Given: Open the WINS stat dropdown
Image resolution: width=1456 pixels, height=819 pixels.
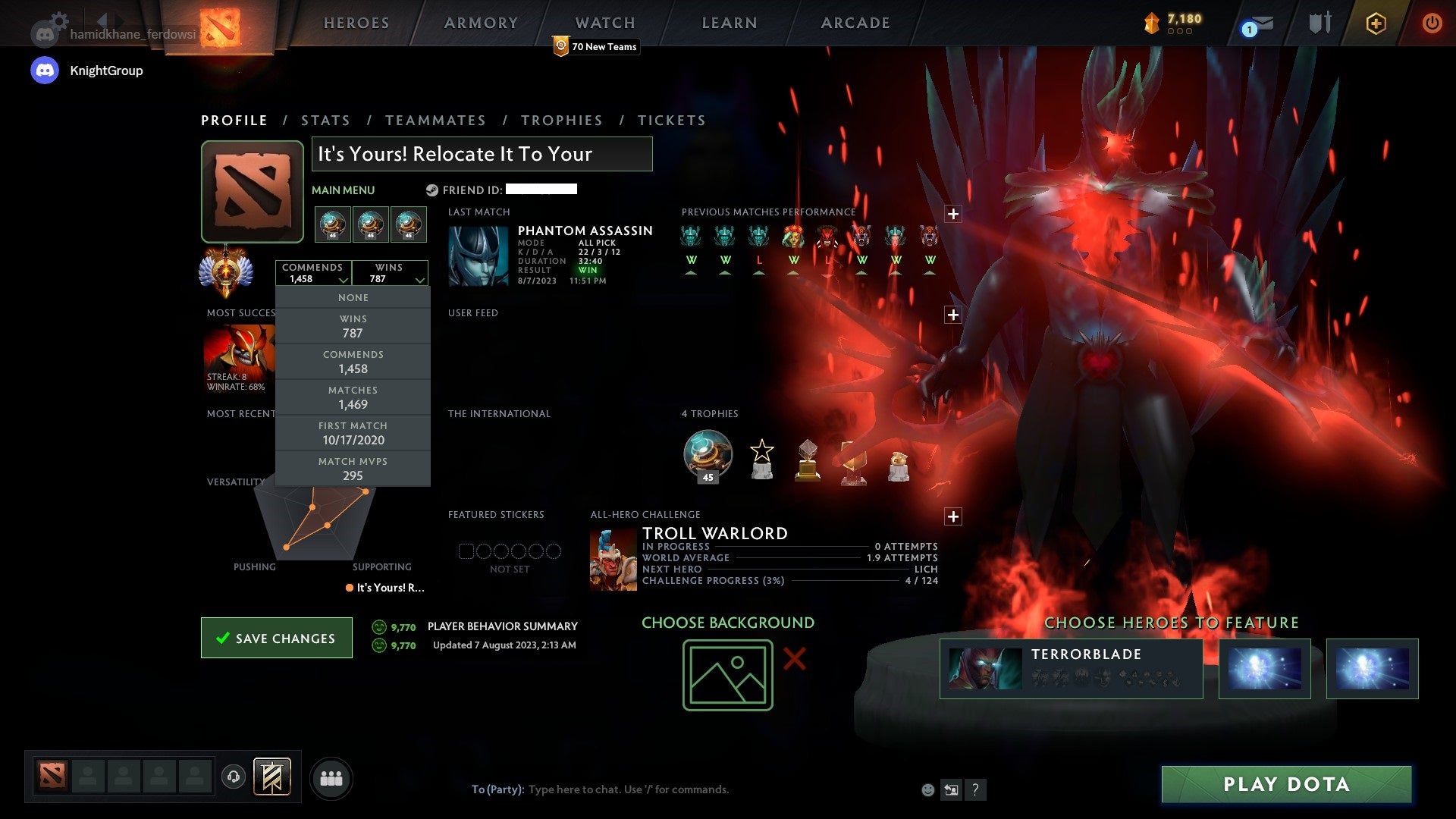Looking at the screenshot, I should pos(391,273).
